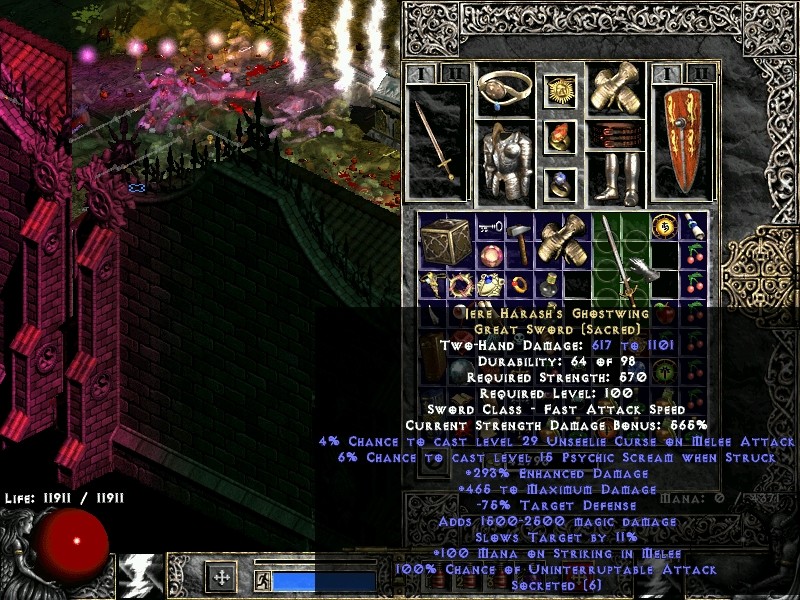Click the gold rune coin in inventory
This screenshot has height=600, width=800.
coord(665,227)
